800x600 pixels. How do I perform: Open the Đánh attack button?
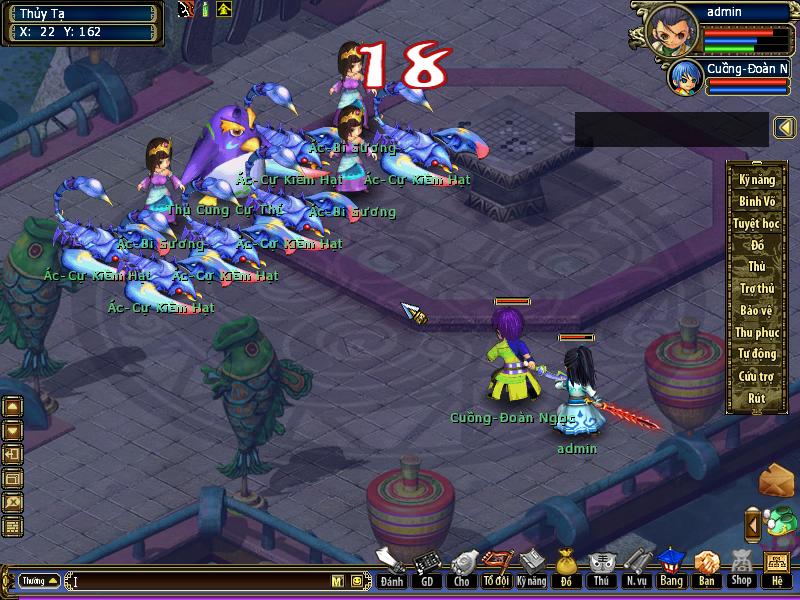392,567
